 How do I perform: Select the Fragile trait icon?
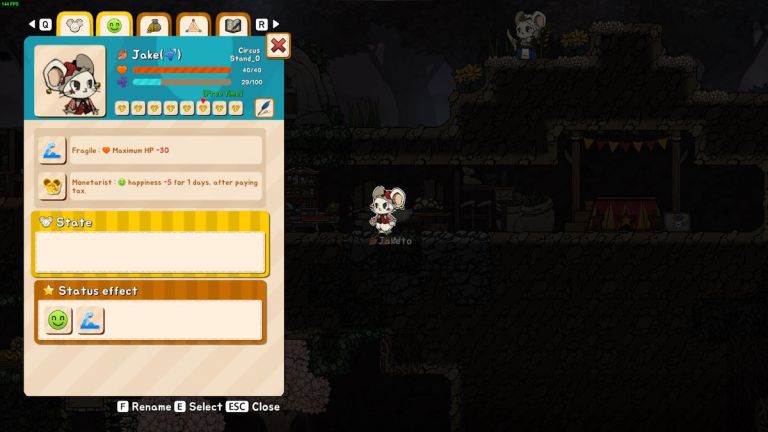pyautogui.click(x=52, y=151)
